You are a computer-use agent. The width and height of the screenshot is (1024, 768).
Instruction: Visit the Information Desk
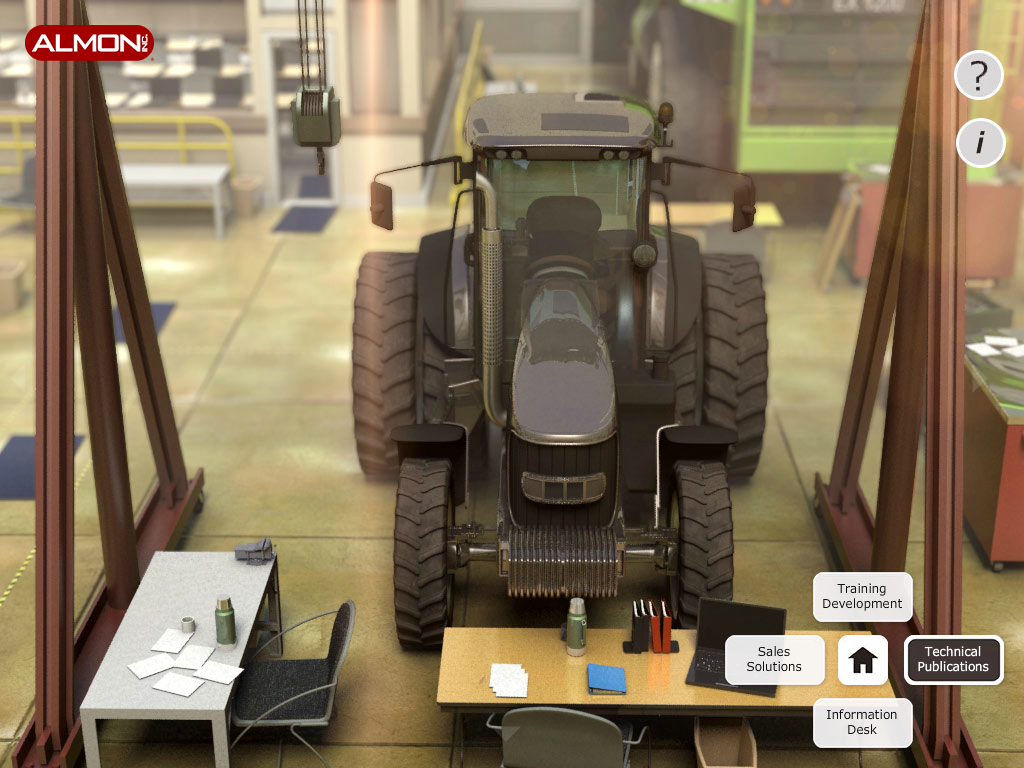[x=862, y=722]
